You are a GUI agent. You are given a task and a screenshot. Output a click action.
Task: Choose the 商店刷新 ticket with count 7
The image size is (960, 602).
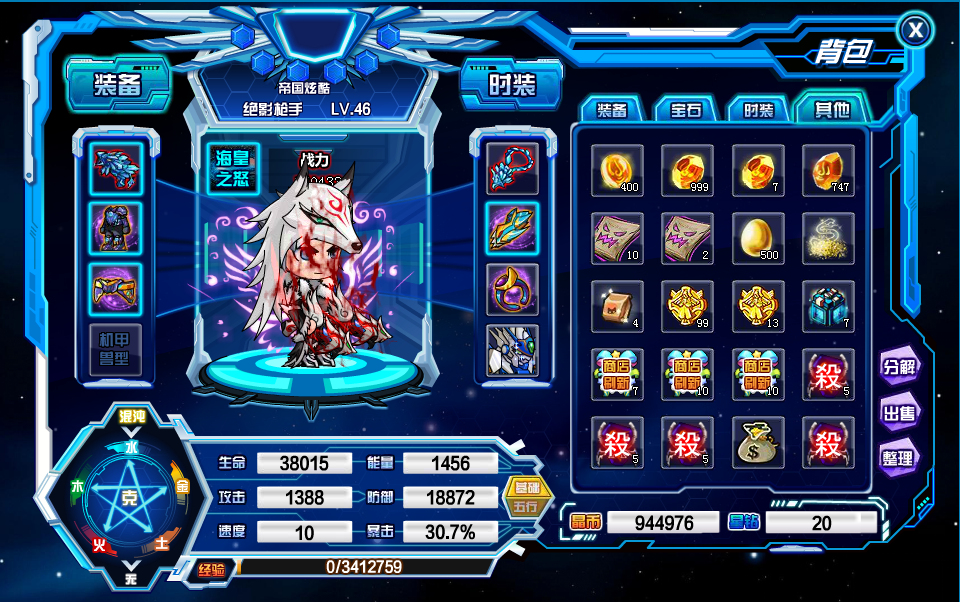coord(617,373)
